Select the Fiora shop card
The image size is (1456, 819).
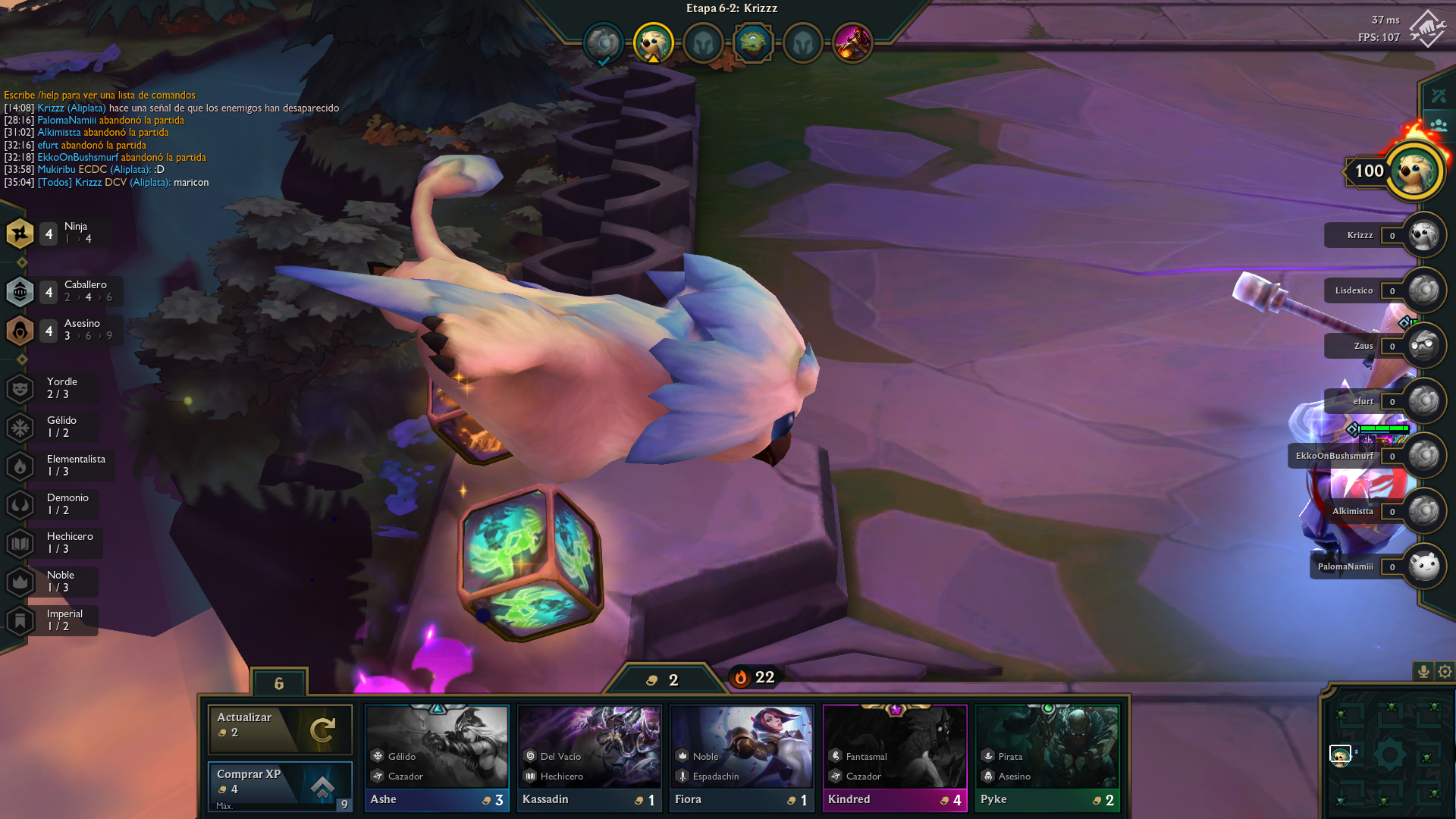[x=742, y=758]
